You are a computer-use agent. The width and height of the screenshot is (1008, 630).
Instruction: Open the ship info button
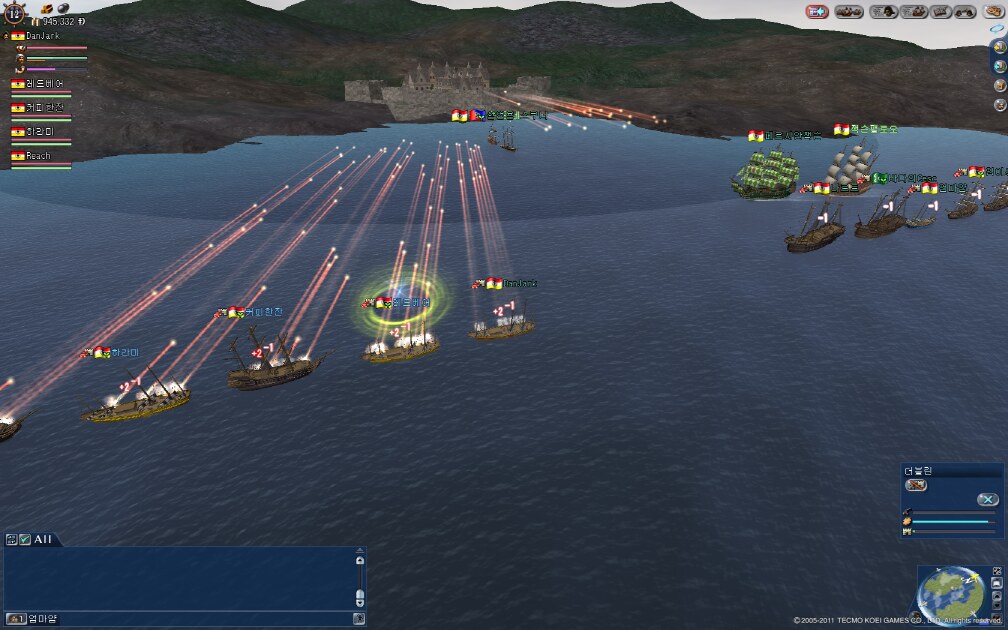click(x=912, y=12)
